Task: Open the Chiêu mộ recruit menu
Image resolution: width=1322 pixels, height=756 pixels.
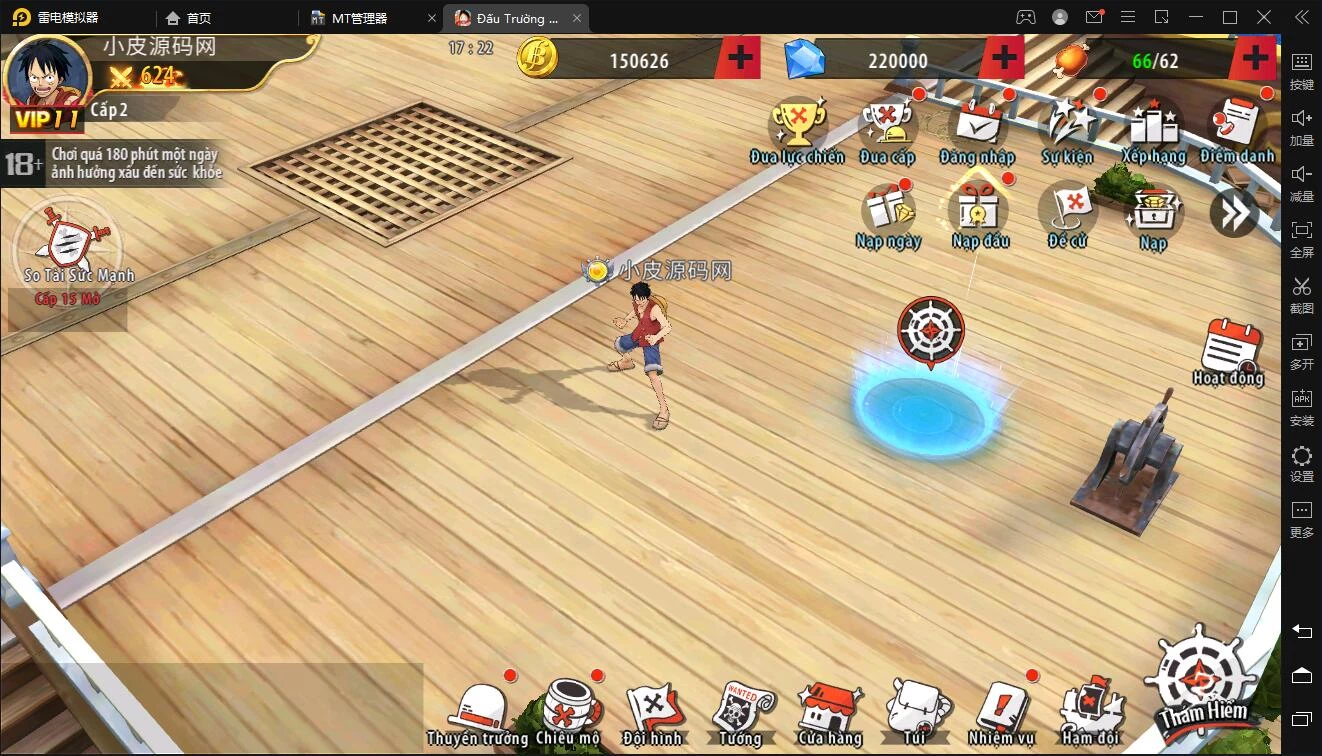Action: tap(567, 713)
